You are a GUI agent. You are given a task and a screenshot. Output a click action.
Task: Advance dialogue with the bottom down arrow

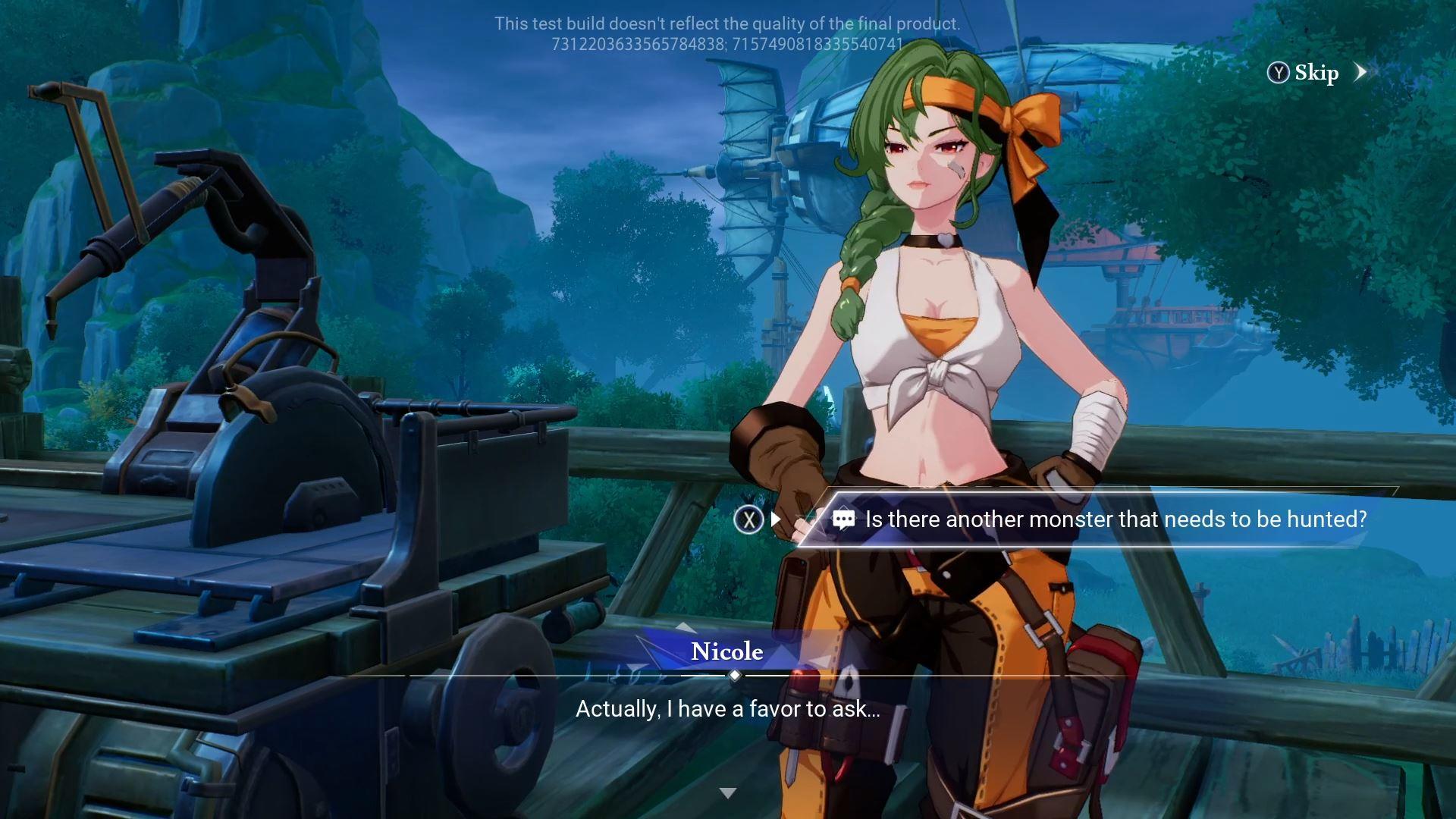728,793
